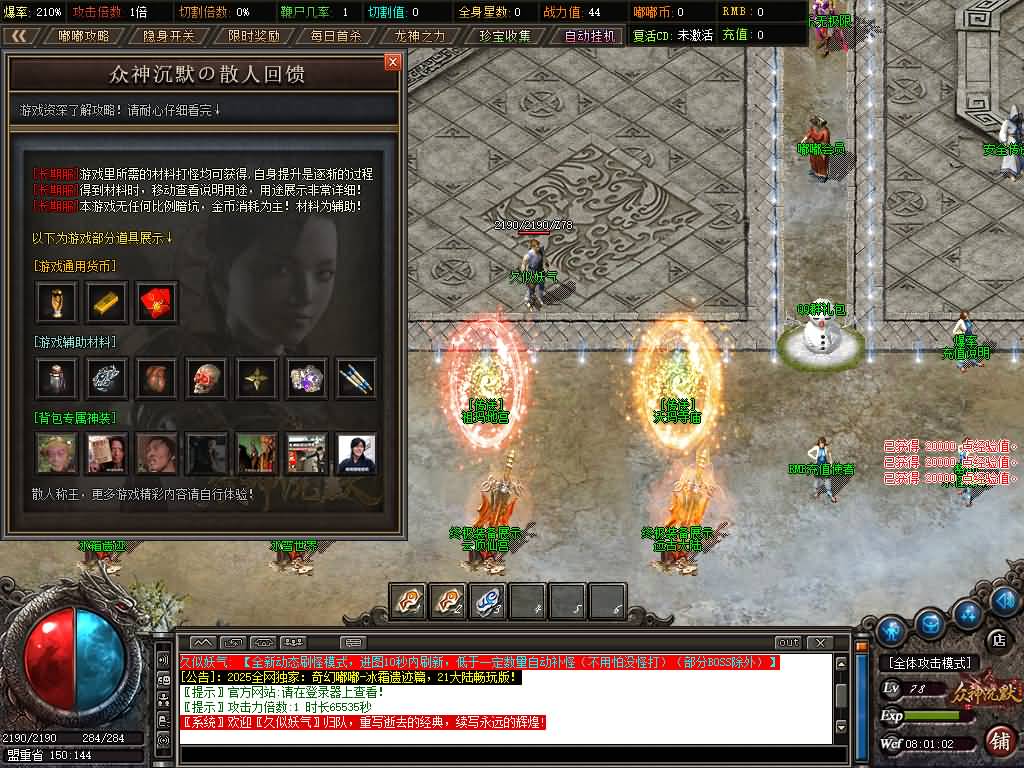Open the 限时奖励 timed rewards
Viewport: 1024px width, 768px height.
pos(252,36)
